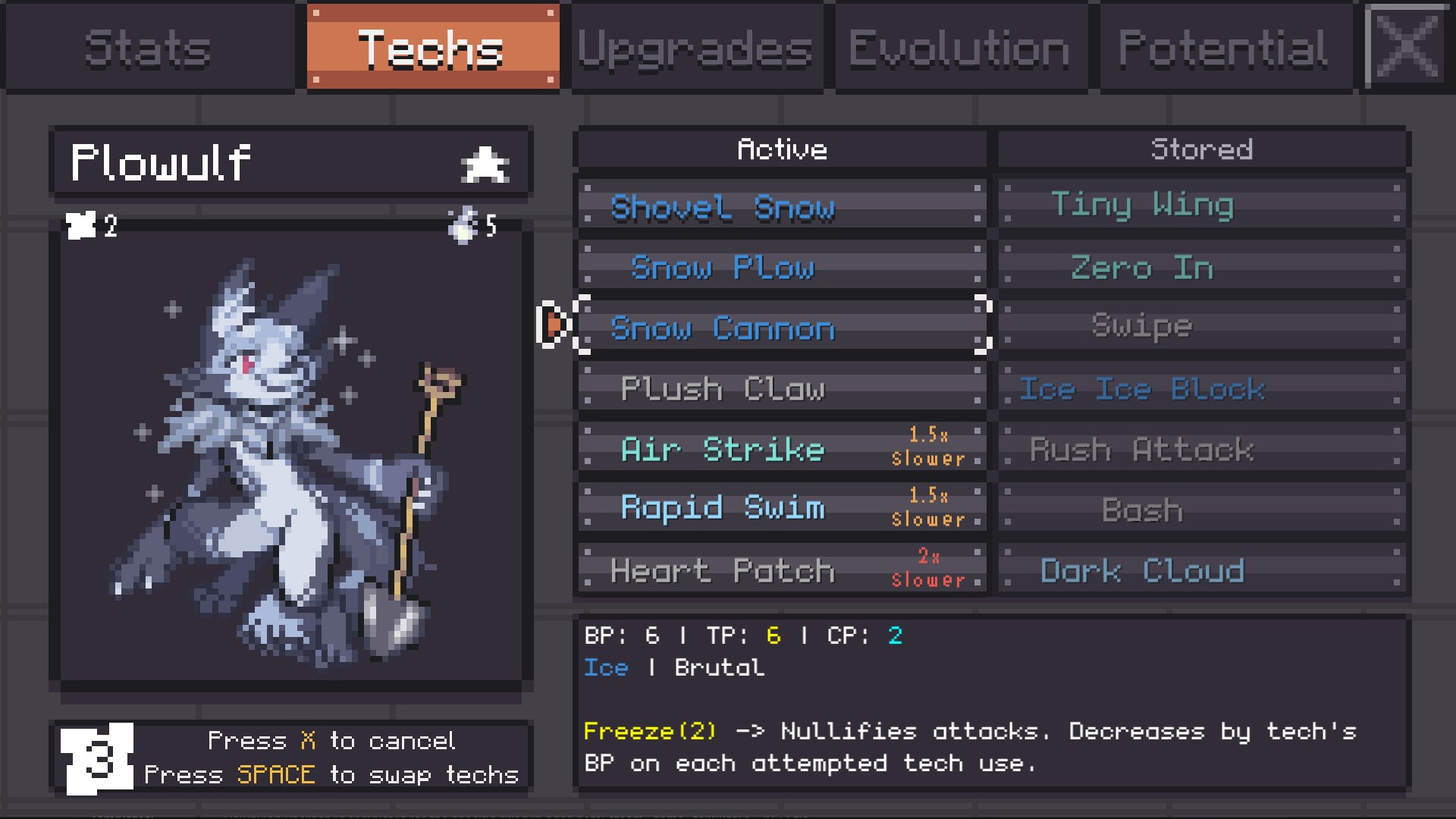Click the Ice type label in the info panel
The image size is (1456, 819).
pos(605,668)
